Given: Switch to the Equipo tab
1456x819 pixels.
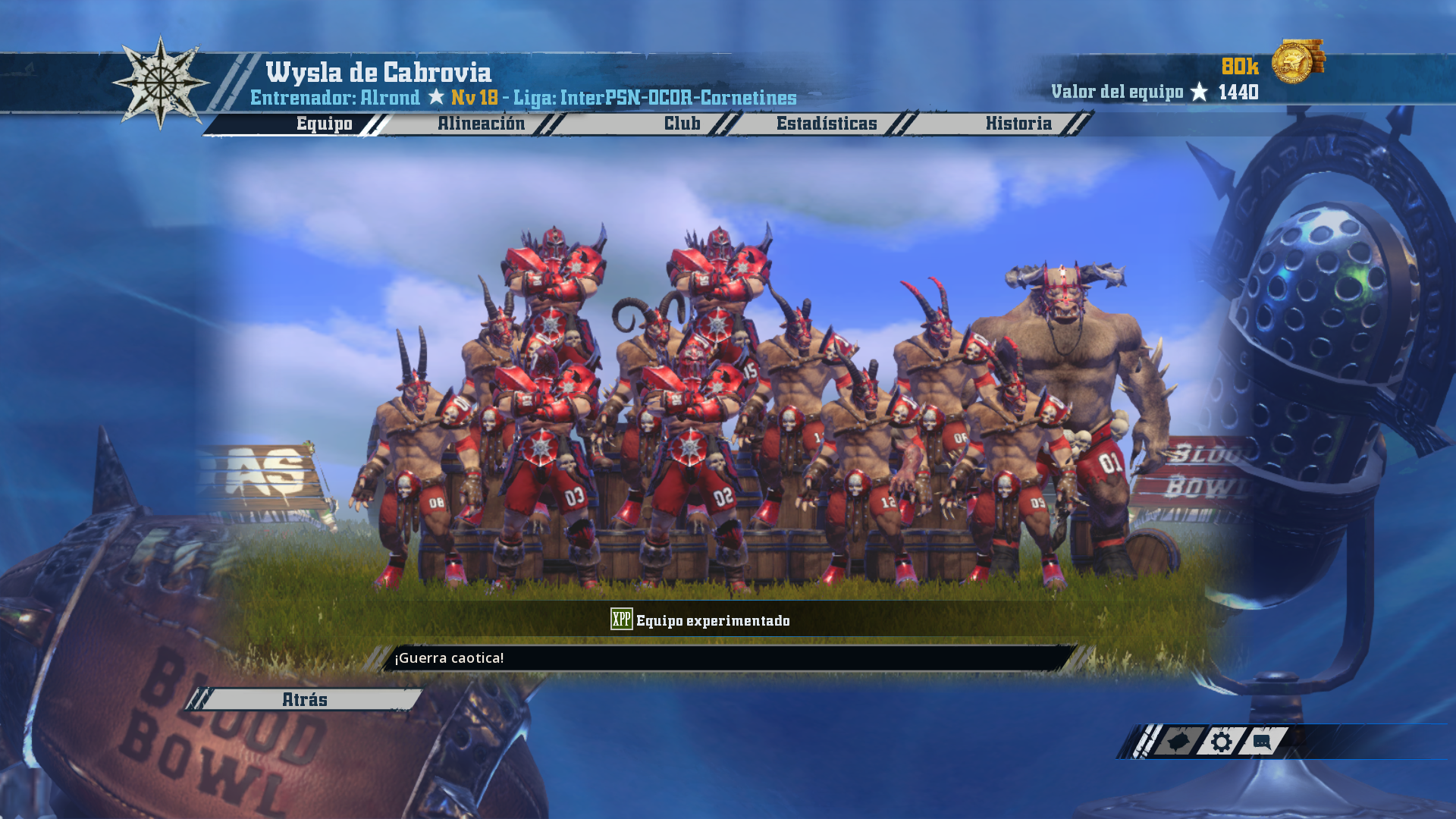Looking at the screenshot, I should tap(324, 124).
